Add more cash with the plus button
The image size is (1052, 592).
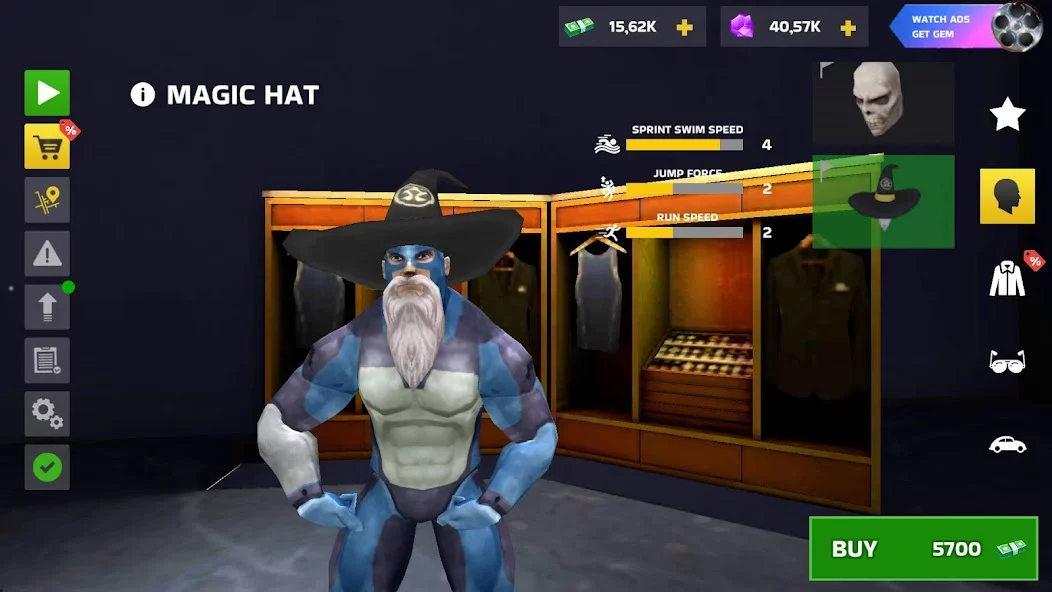[685, 27]
